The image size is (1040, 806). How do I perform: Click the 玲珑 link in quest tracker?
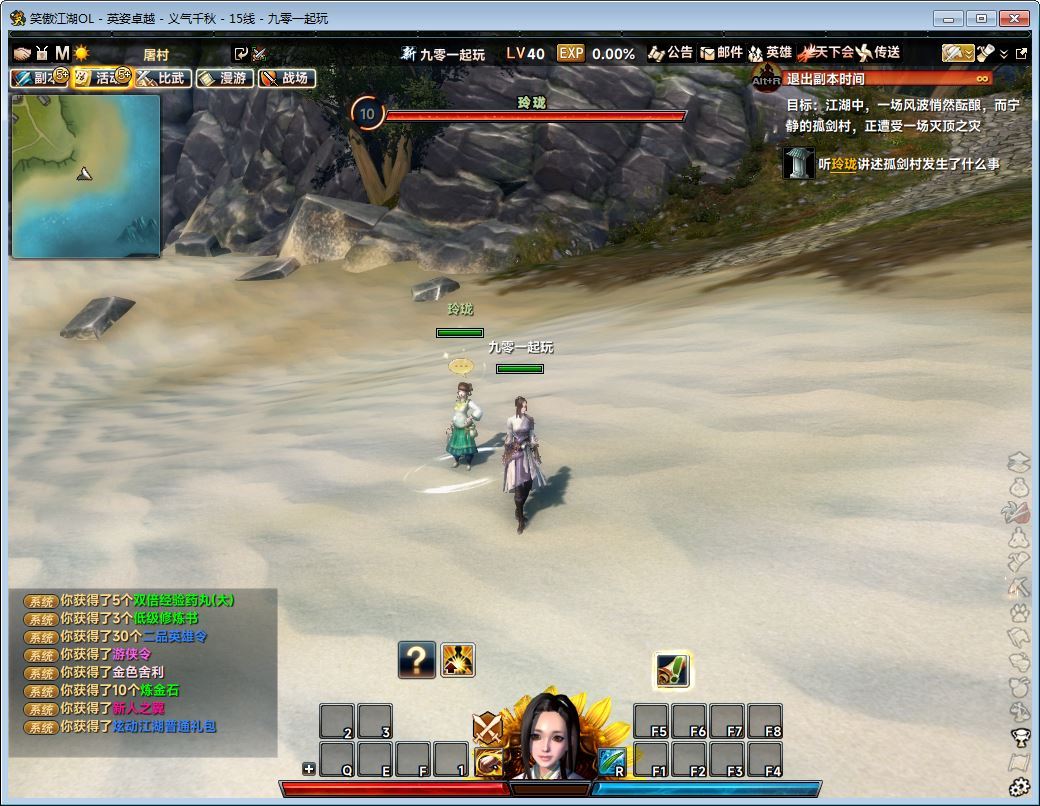click(843, 164)
